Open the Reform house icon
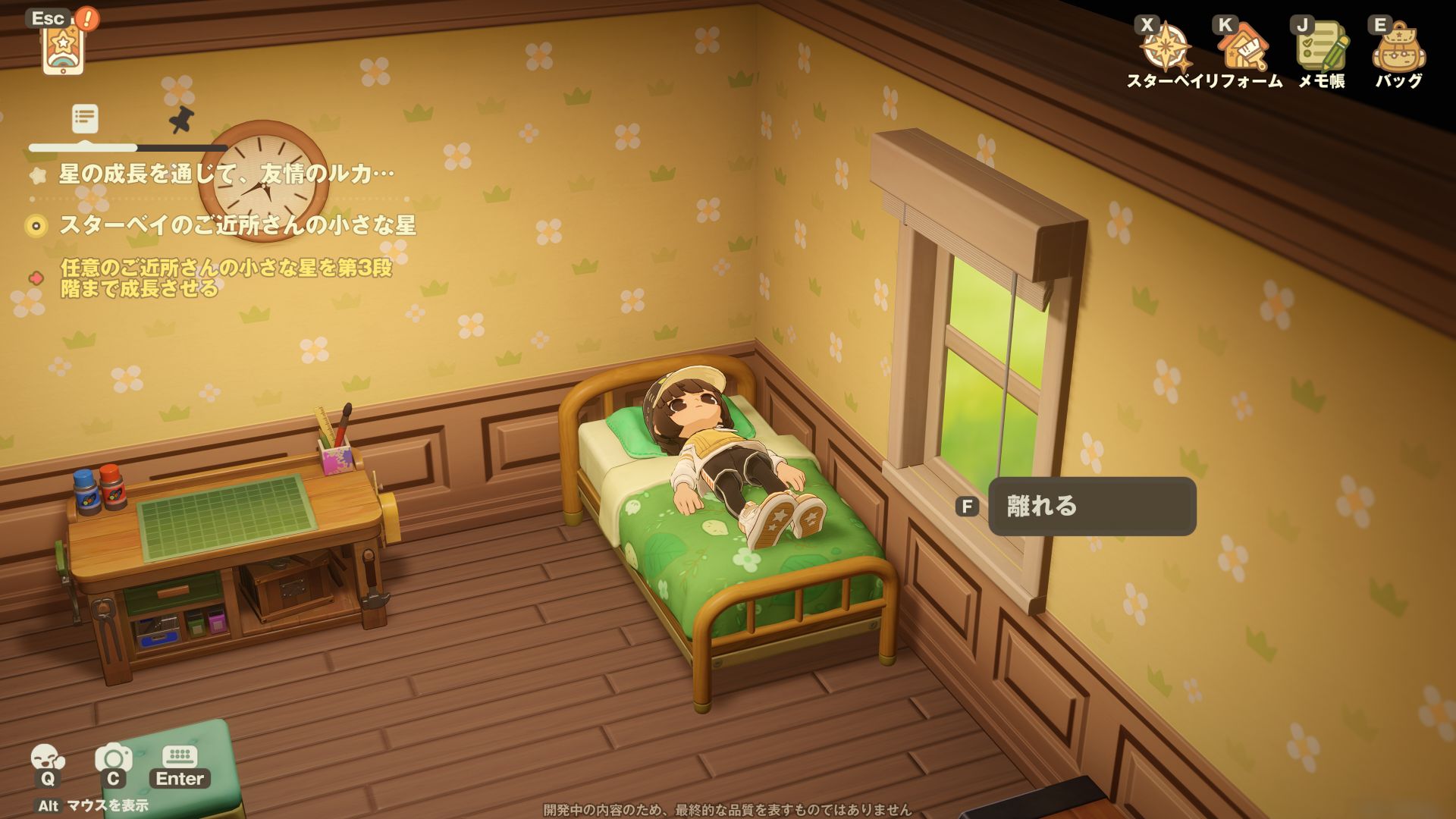 [1243, 49]
